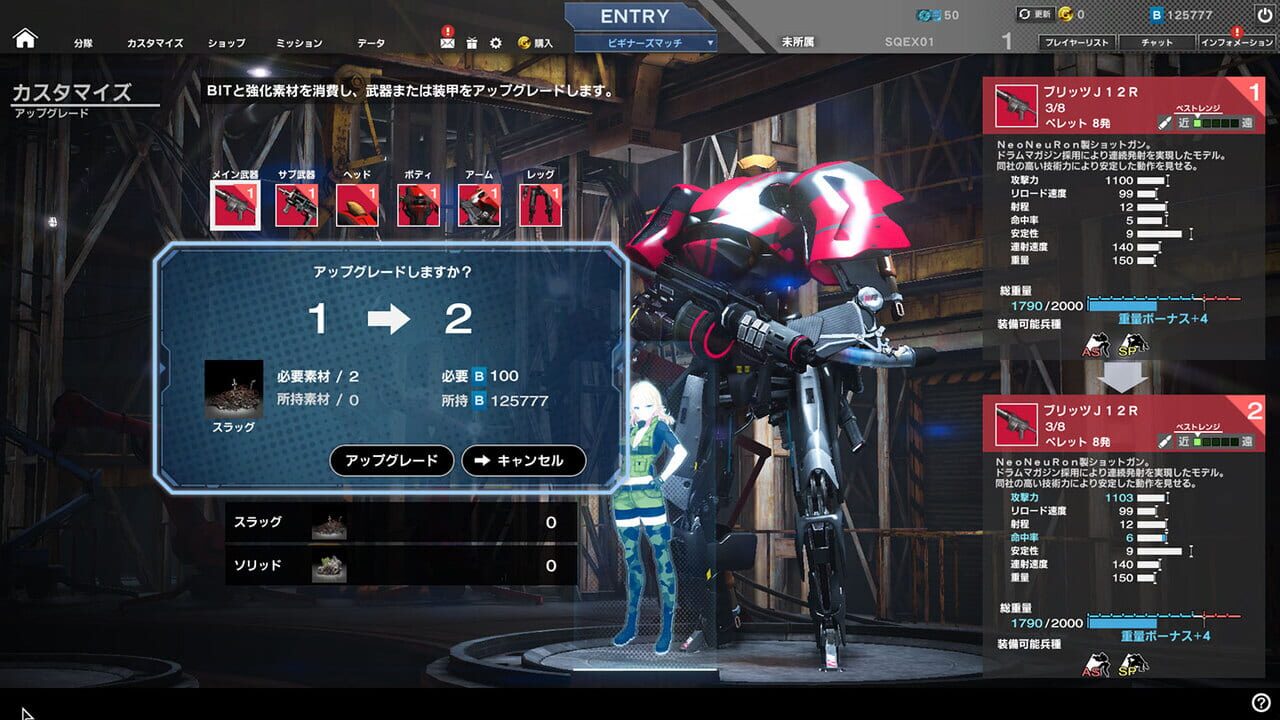Open the データ menu
The image size is (1280, 720).
[x=371, y=44]
